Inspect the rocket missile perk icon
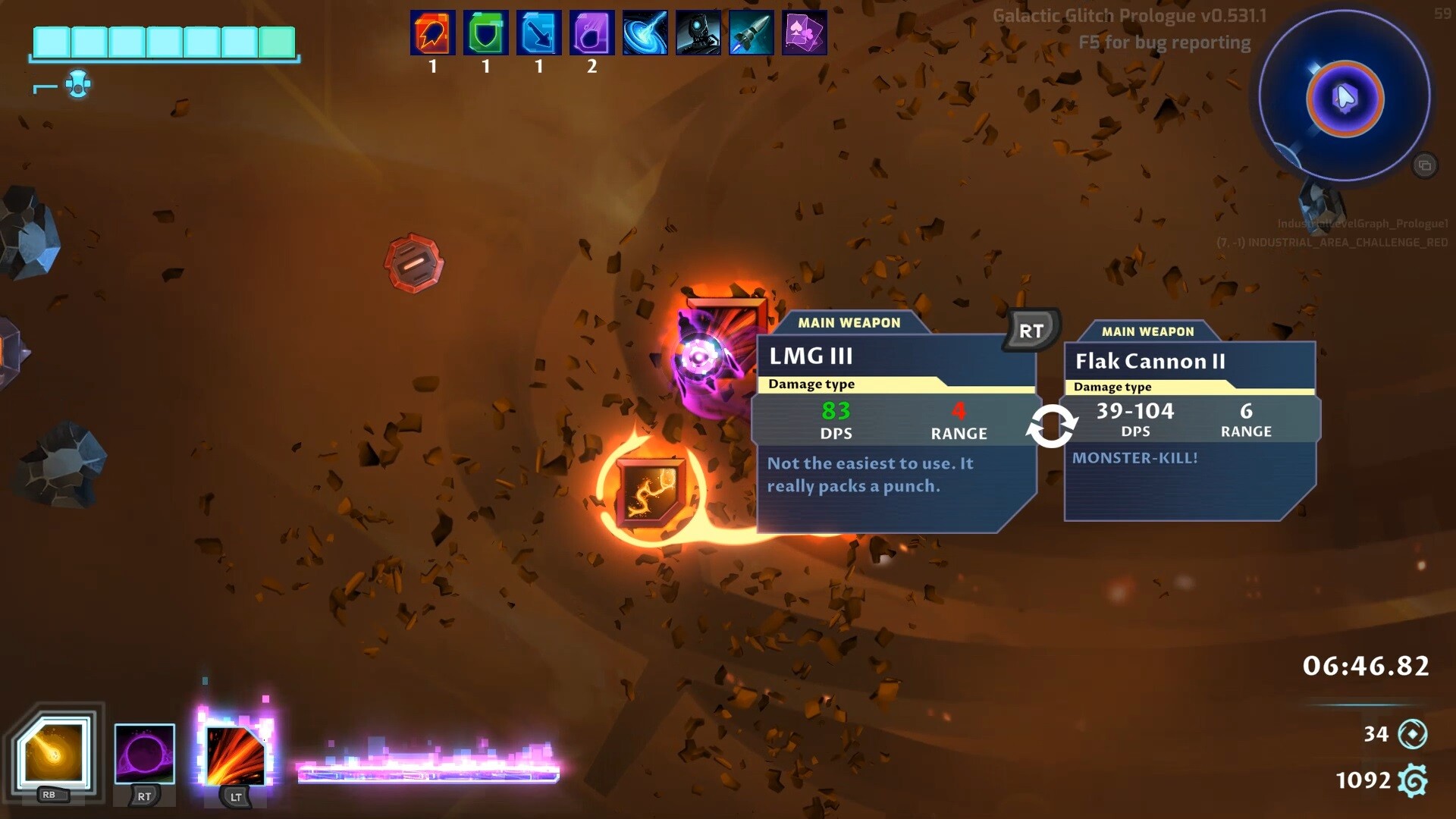Screen dimensions: 1456x819 752,33
